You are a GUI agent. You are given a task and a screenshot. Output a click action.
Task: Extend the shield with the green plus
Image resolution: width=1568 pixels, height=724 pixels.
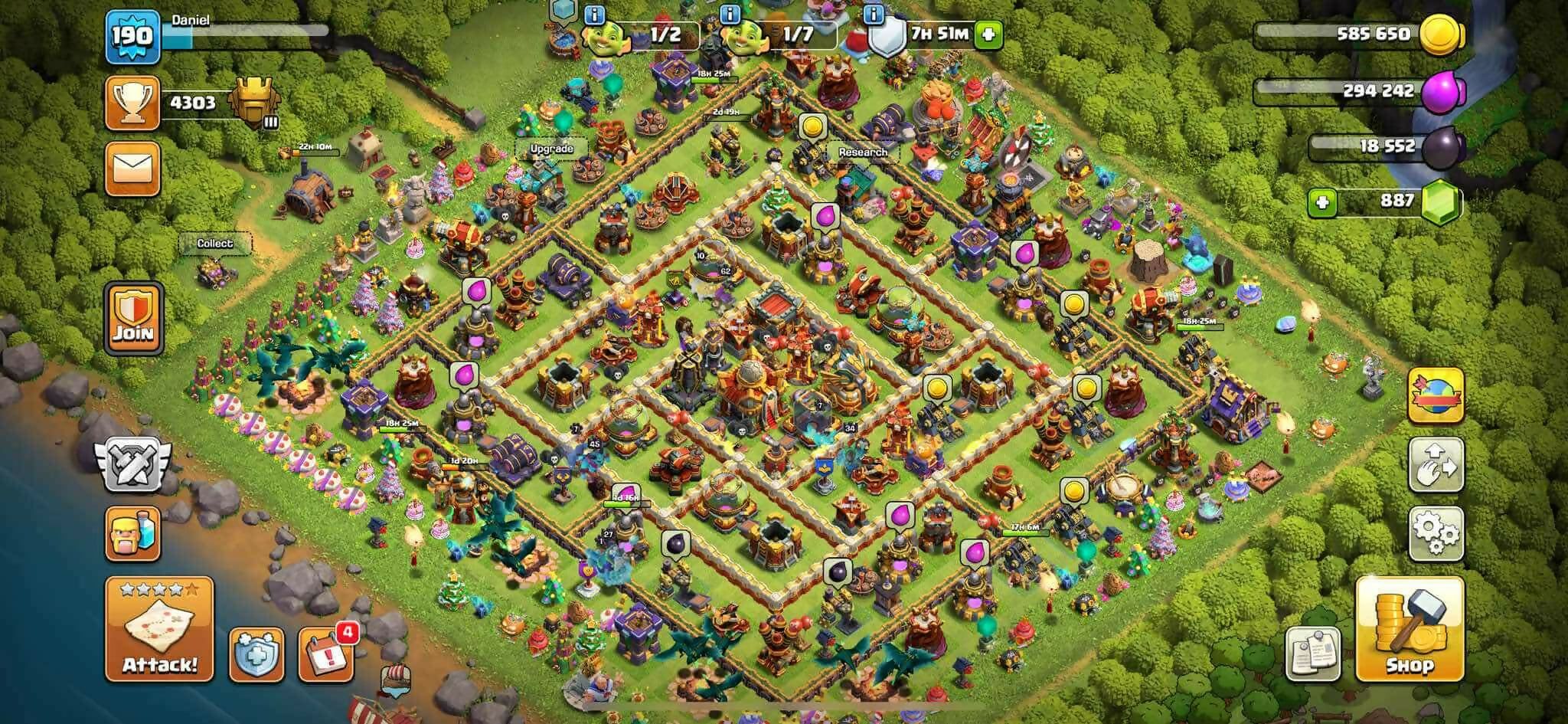[988, 34]
